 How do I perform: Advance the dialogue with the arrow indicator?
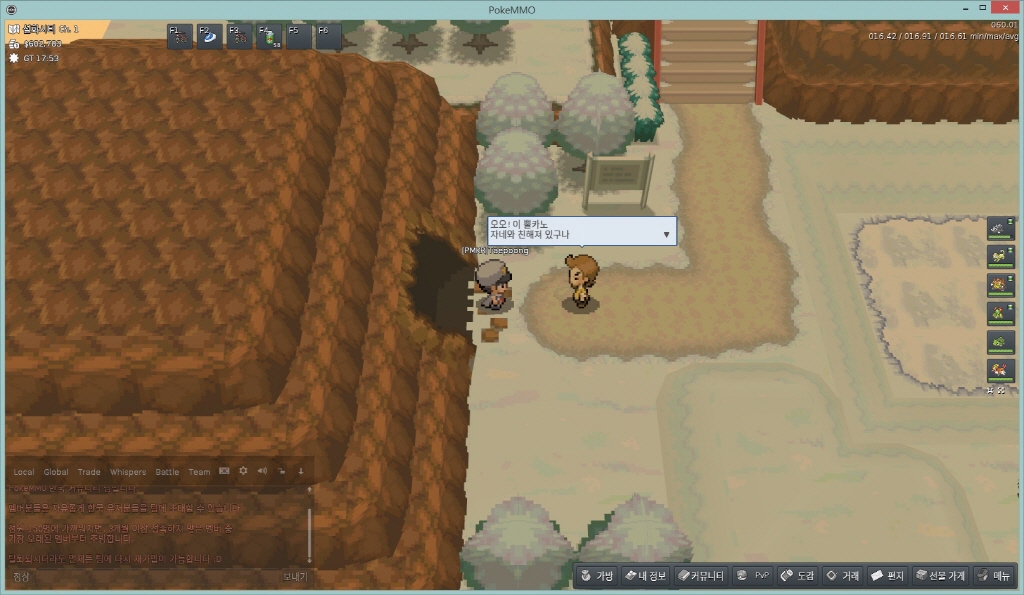tap(666, 234)
